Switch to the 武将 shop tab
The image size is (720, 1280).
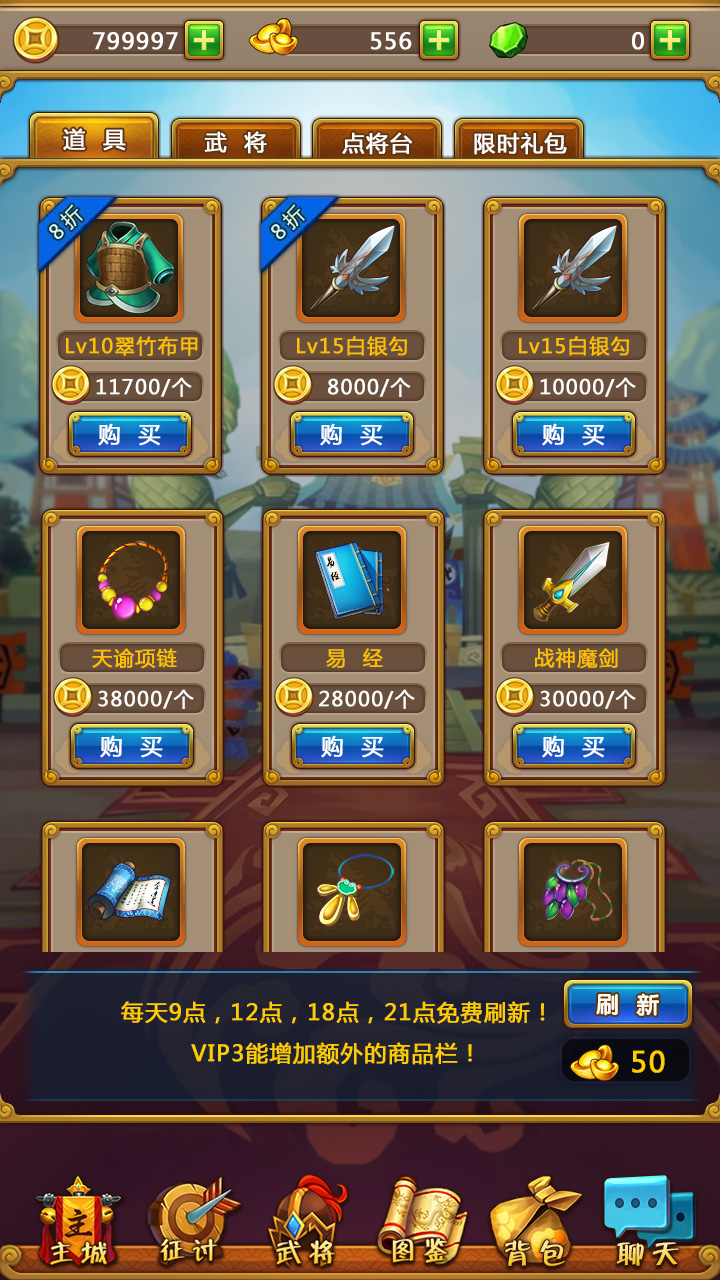tap(236, 142)
